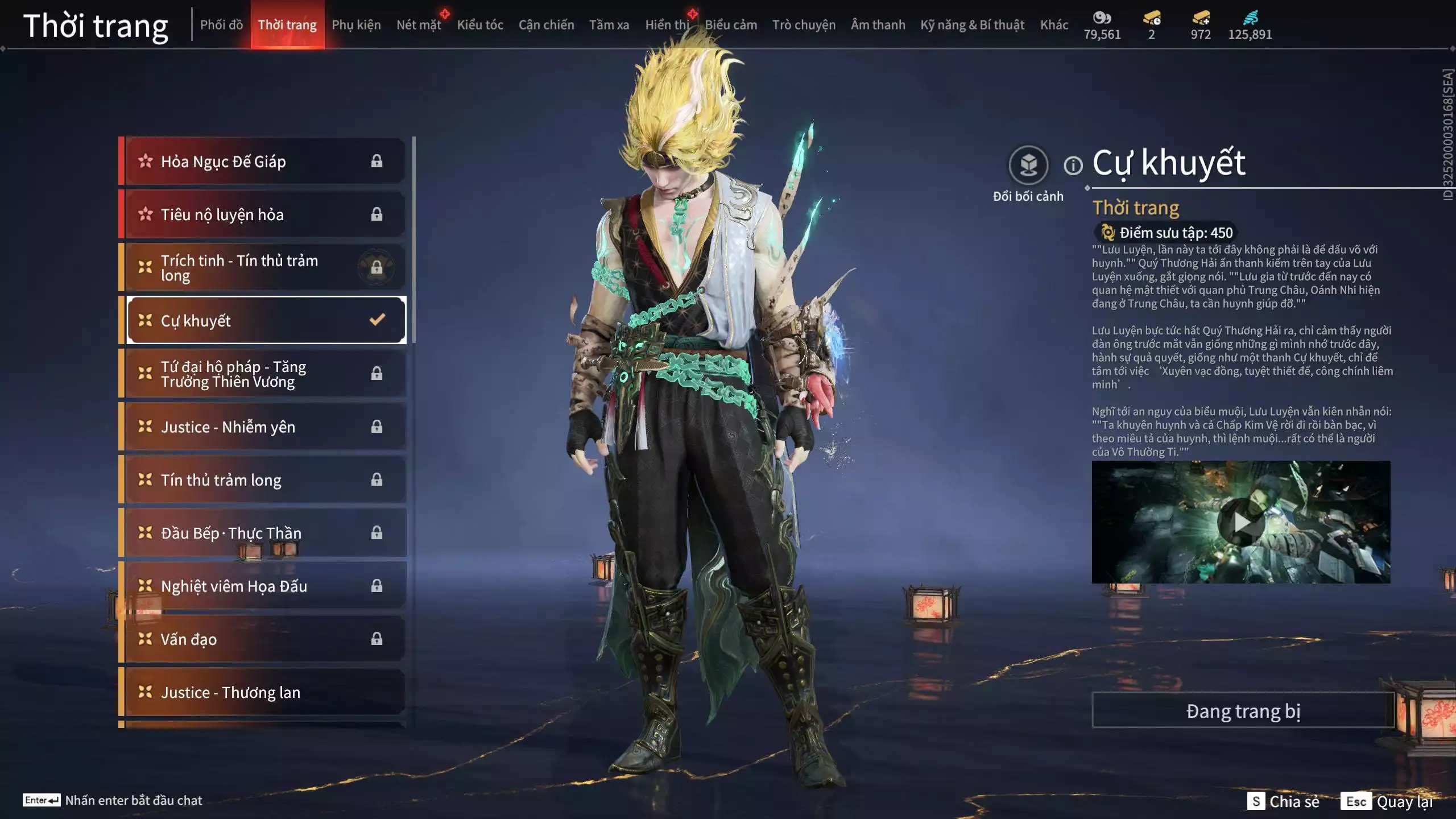
Task: Select the Kiểu tóc tab
Action: (x=479, y=25)
